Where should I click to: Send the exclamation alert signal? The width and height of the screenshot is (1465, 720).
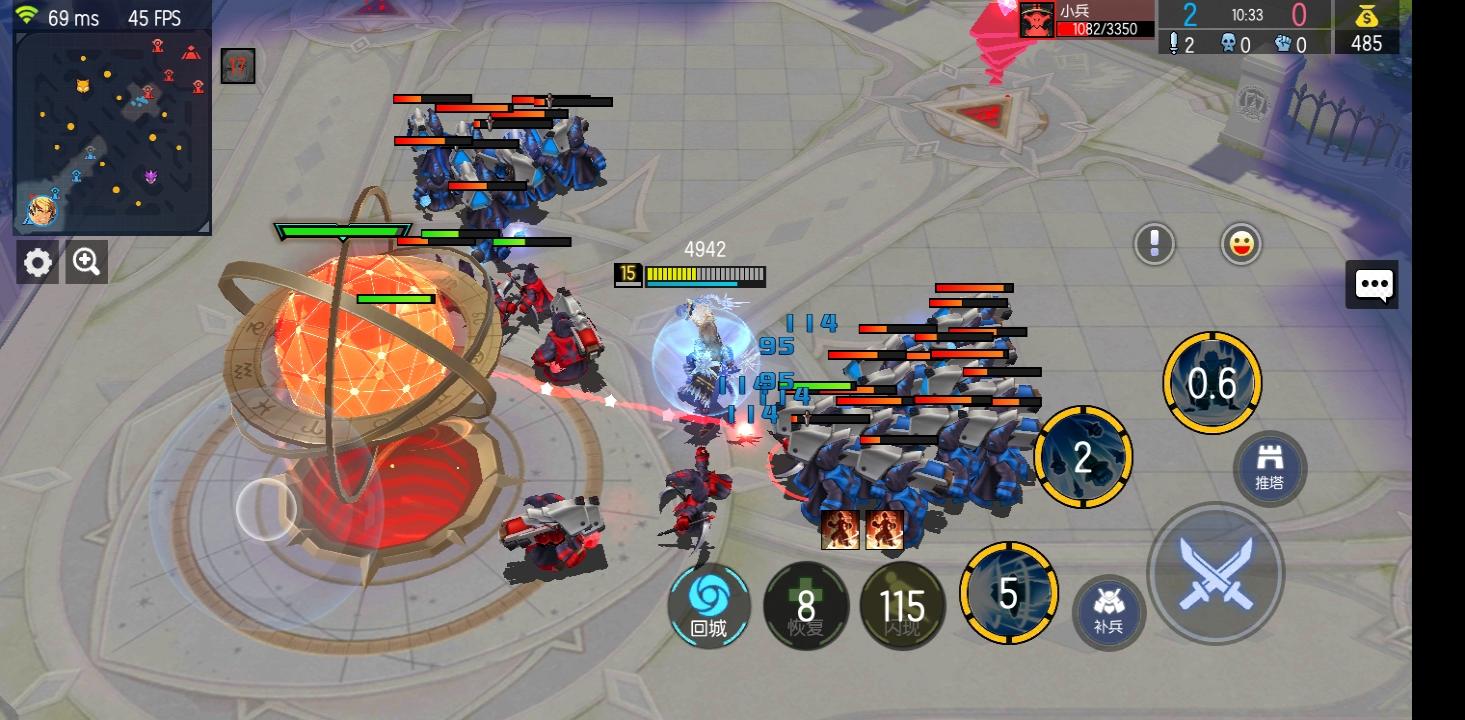tap(1153, 243)
